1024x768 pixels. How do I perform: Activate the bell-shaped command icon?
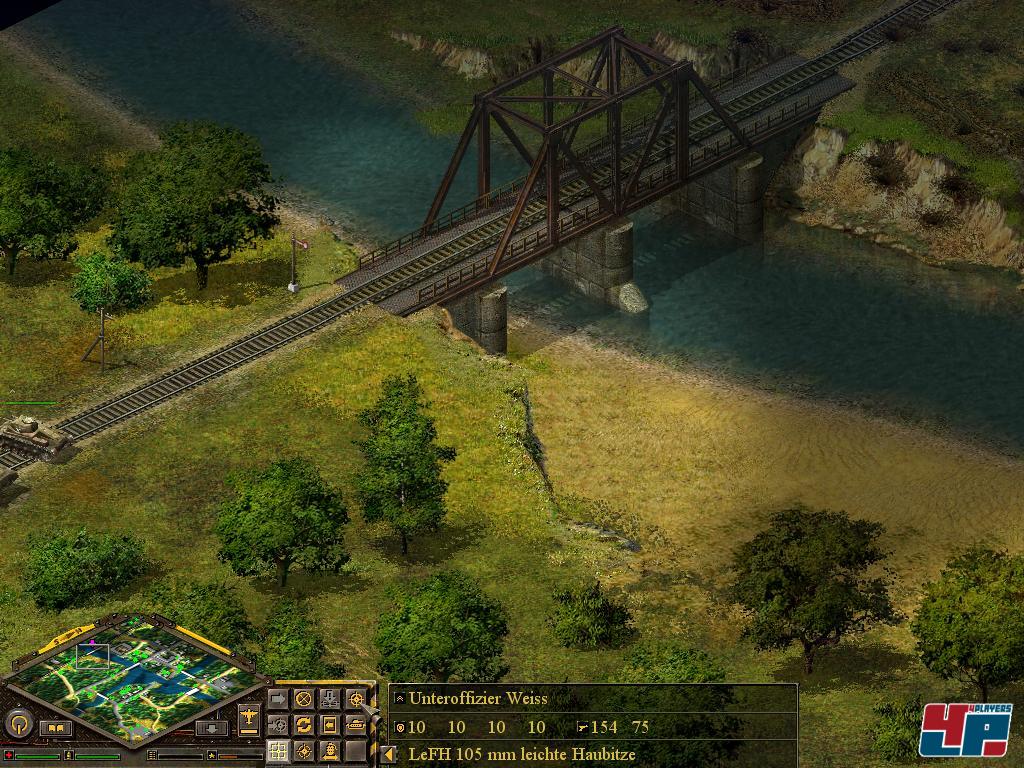point(329,750)
